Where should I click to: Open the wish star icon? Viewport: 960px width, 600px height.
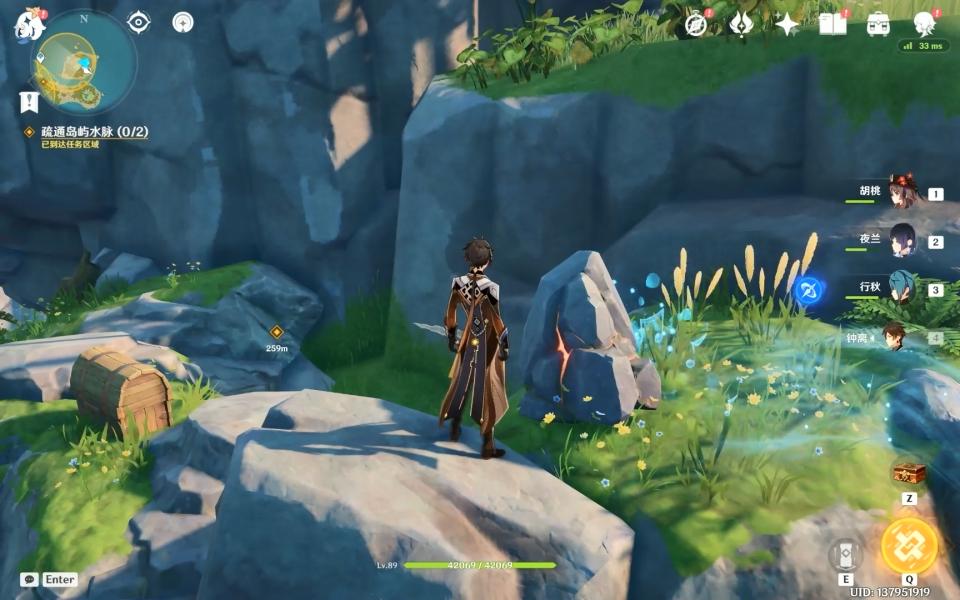(787, 25)
